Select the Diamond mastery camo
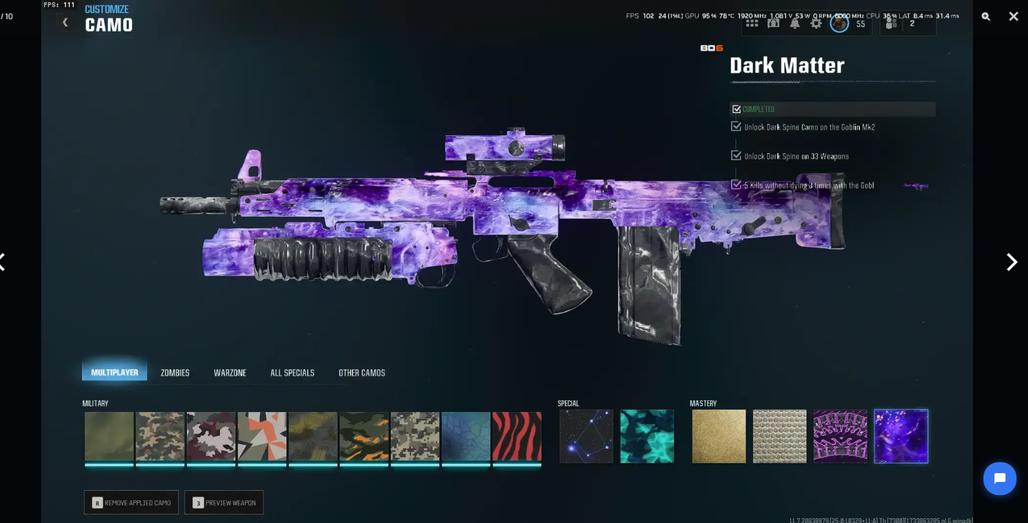This screenshot has width=1028, height=523. 780,436
